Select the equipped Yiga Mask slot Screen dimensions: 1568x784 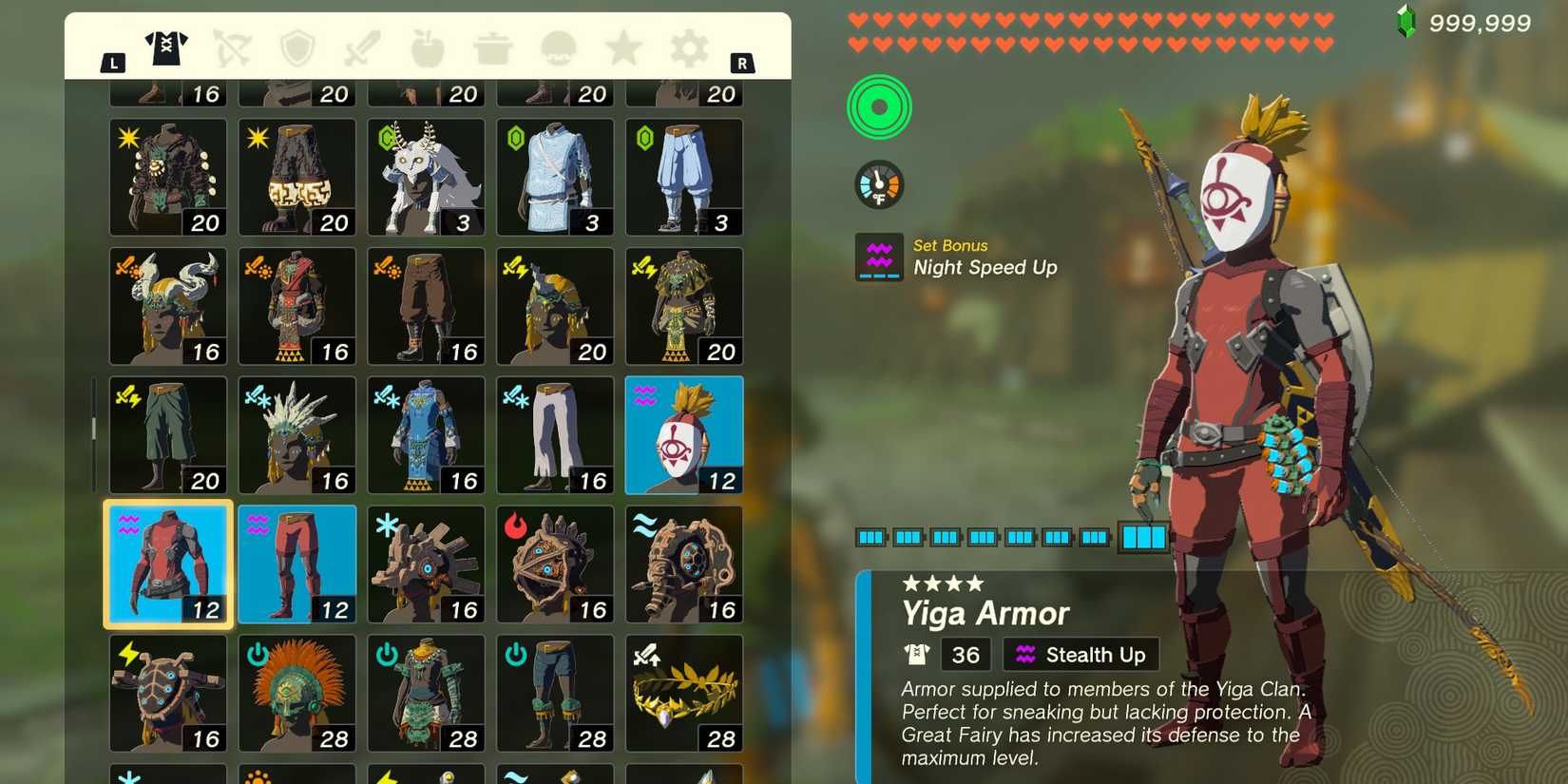coord(684,434)
